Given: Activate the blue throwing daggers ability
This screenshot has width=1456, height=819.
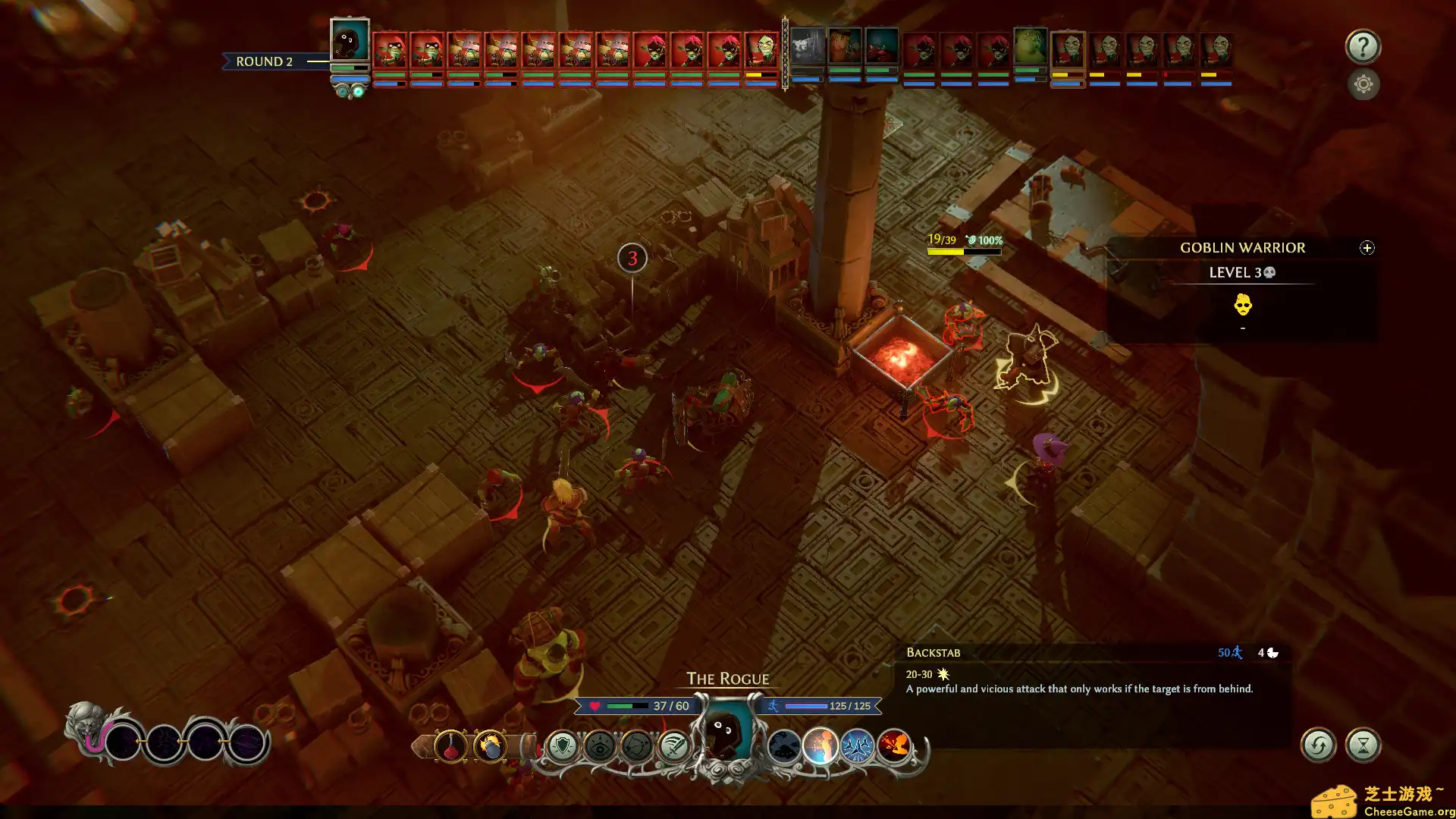Looking at the screenshot, I should (857, 746).
